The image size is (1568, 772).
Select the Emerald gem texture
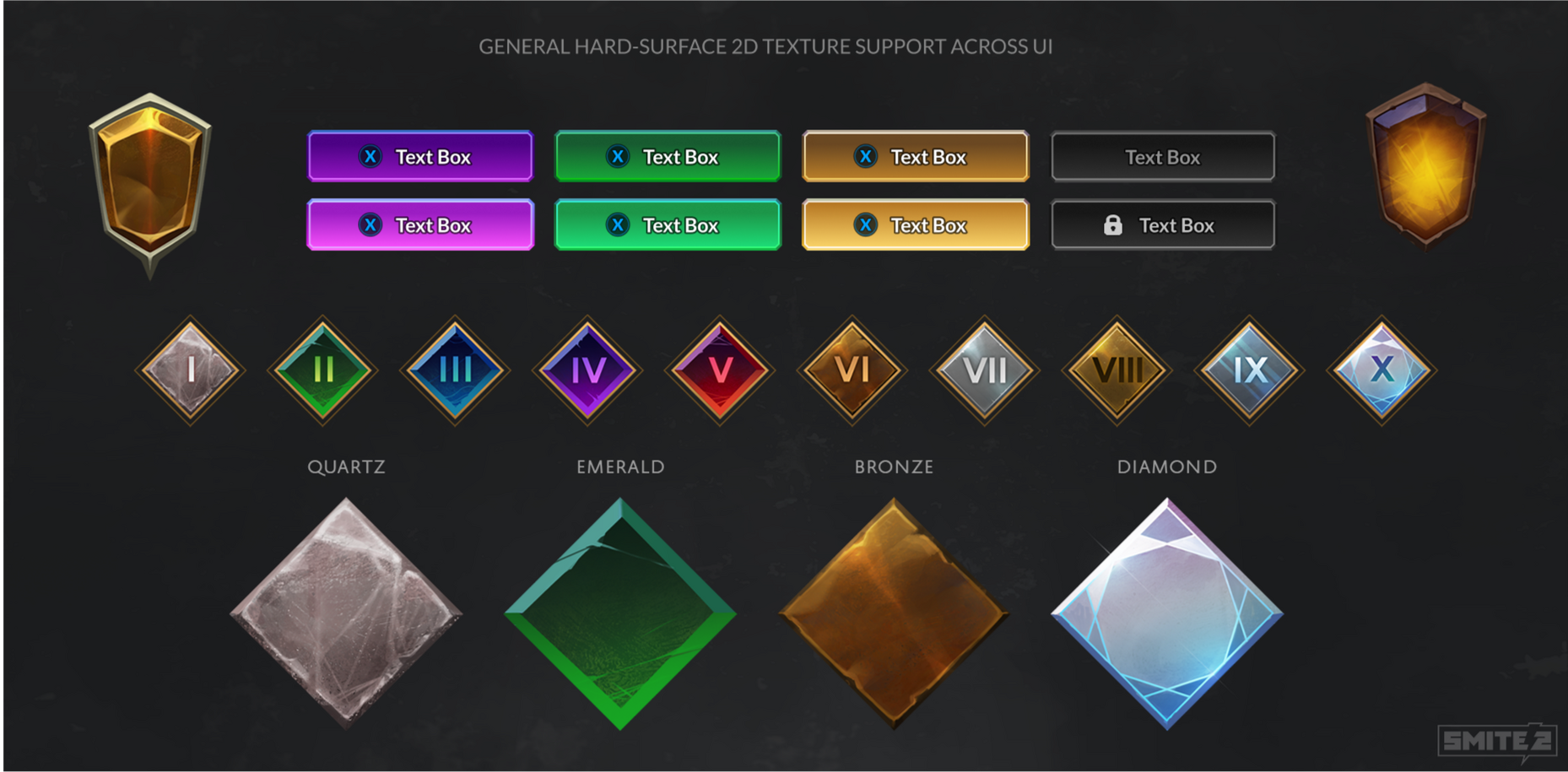point(620,616)
